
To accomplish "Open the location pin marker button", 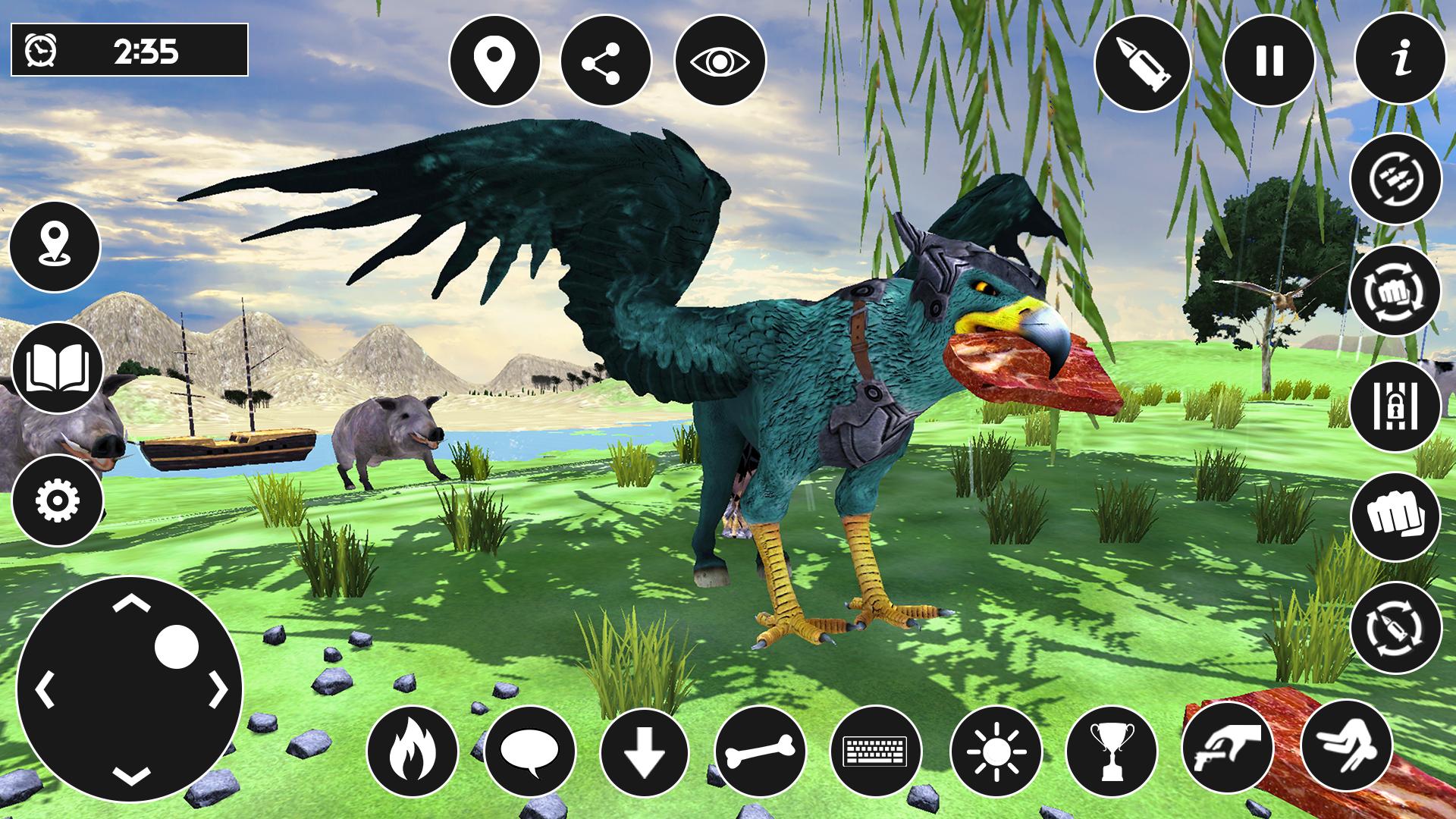I will click(494, 61).
